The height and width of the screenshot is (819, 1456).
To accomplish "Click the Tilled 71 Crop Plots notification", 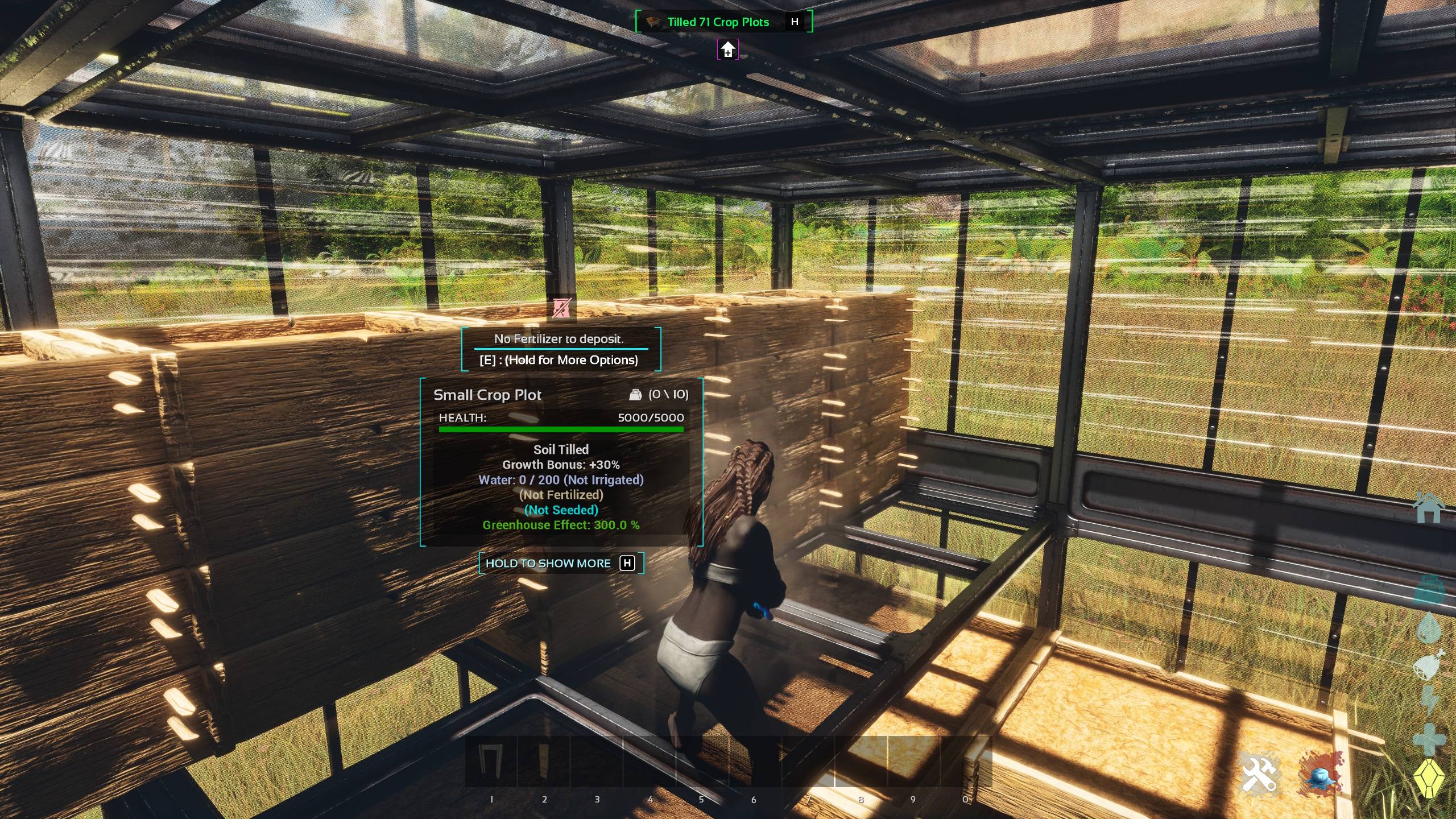I will [x=718, y=22].
